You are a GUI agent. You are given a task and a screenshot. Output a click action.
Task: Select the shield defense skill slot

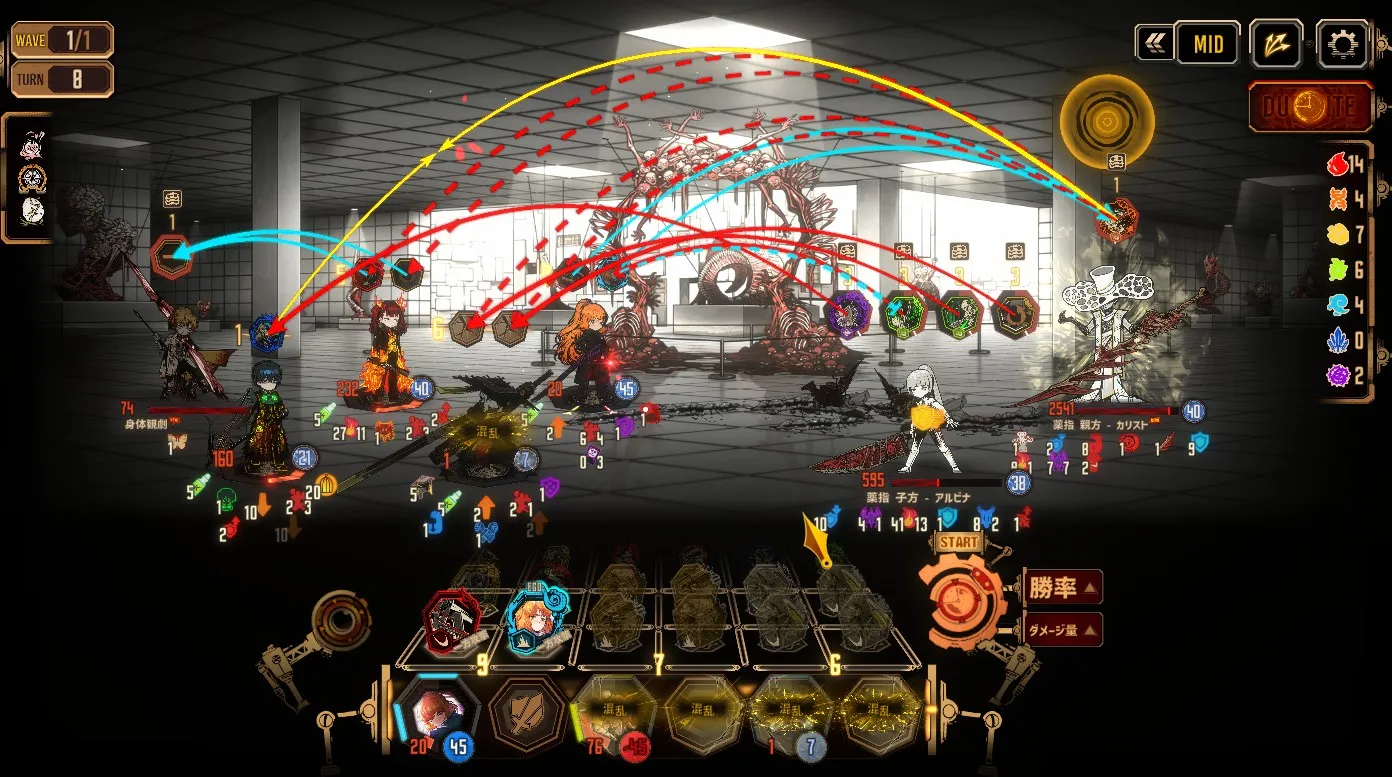pos(525,712)
